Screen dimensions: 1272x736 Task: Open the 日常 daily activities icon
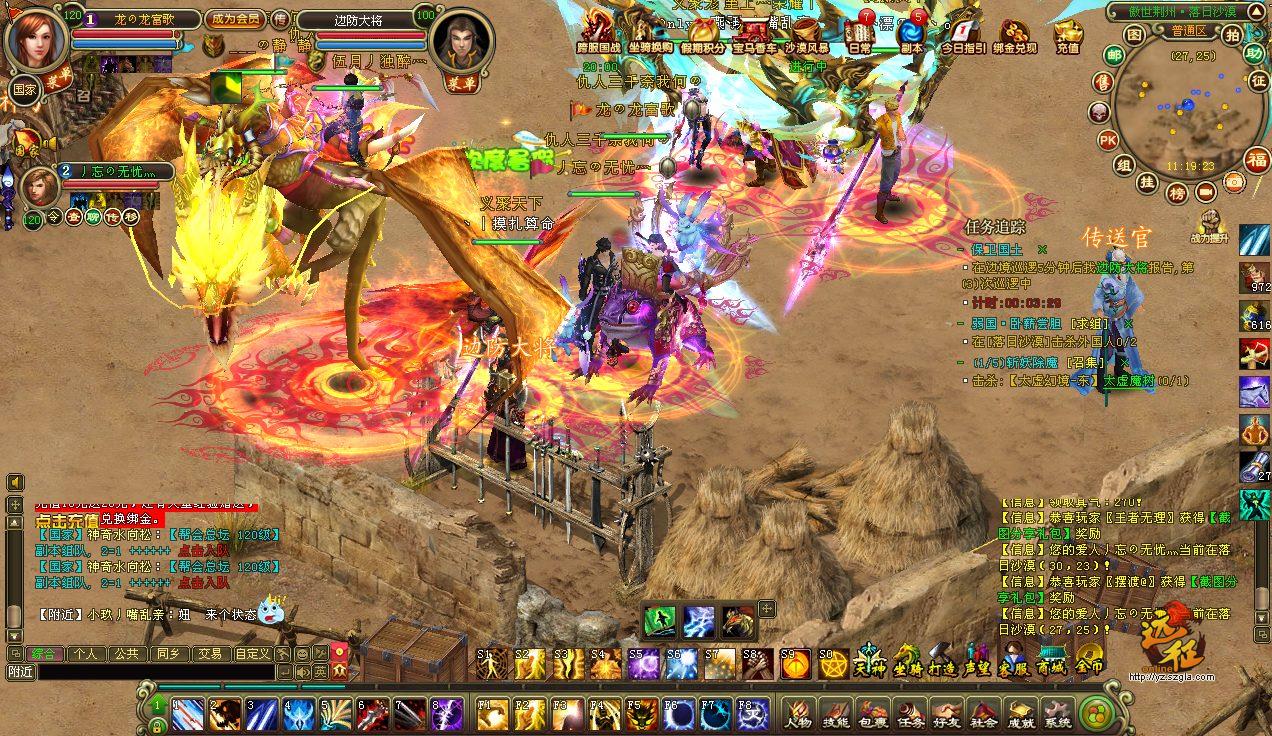[x=859, y=34]
